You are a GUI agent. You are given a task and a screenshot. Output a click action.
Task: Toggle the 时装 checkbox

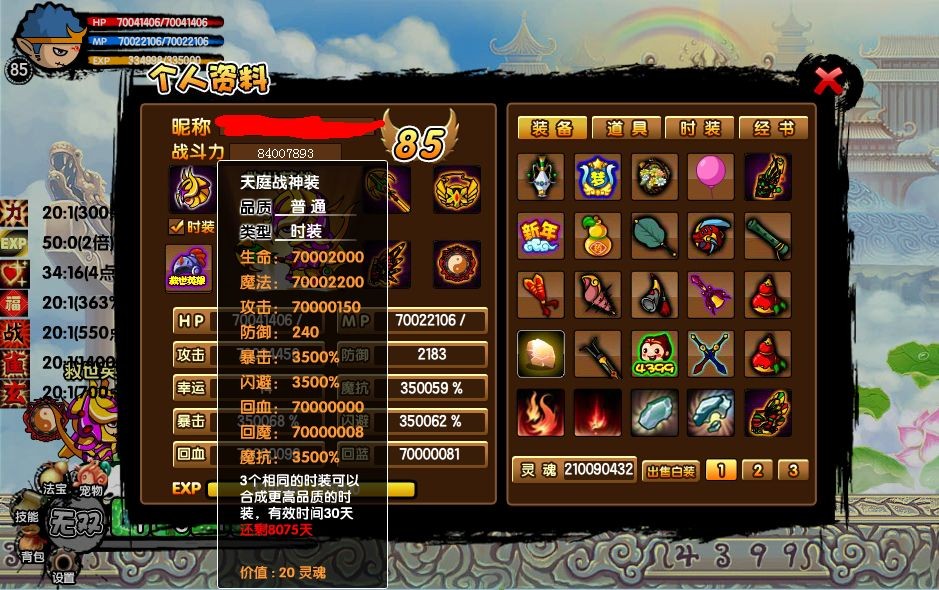176,227
